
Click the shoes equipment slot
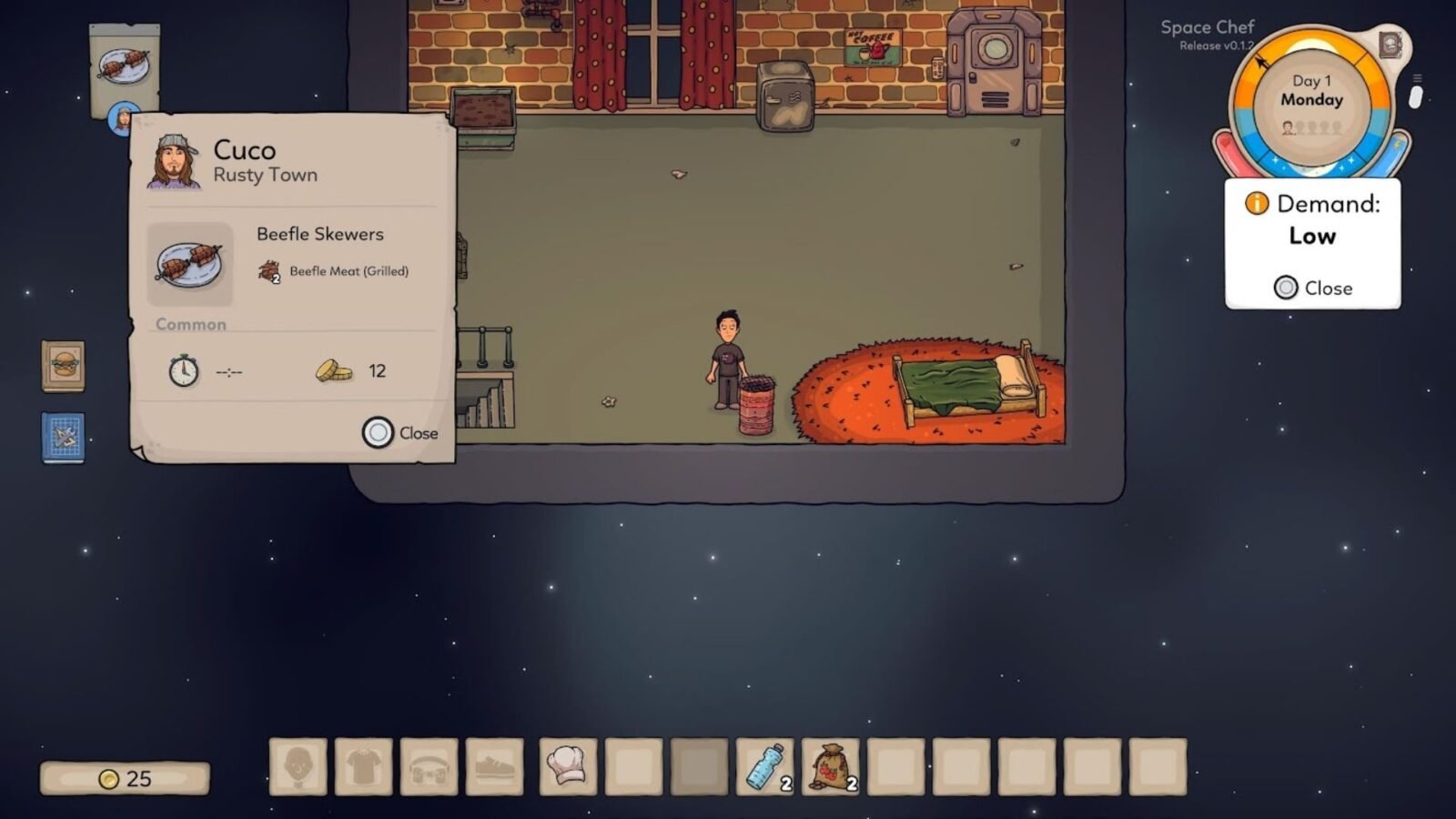click(x=494, y=766)
